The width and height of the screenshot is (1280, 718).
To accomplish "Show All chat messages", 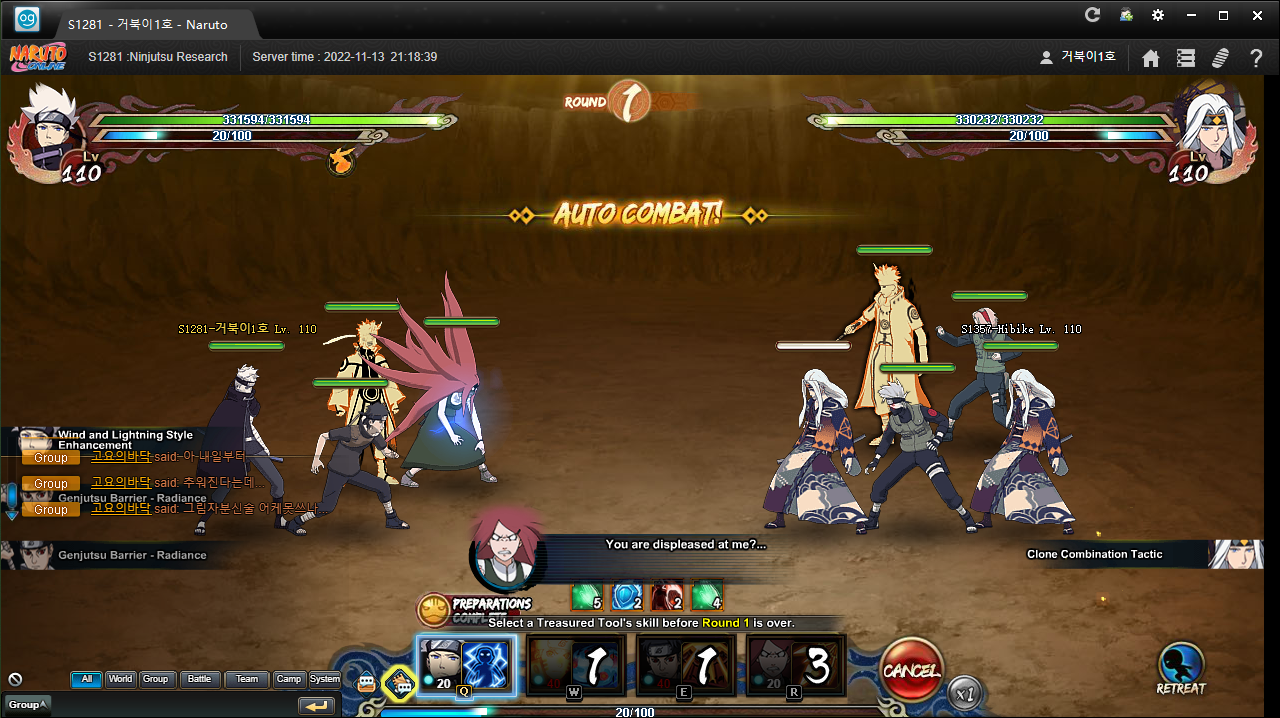I will (86, 679).
